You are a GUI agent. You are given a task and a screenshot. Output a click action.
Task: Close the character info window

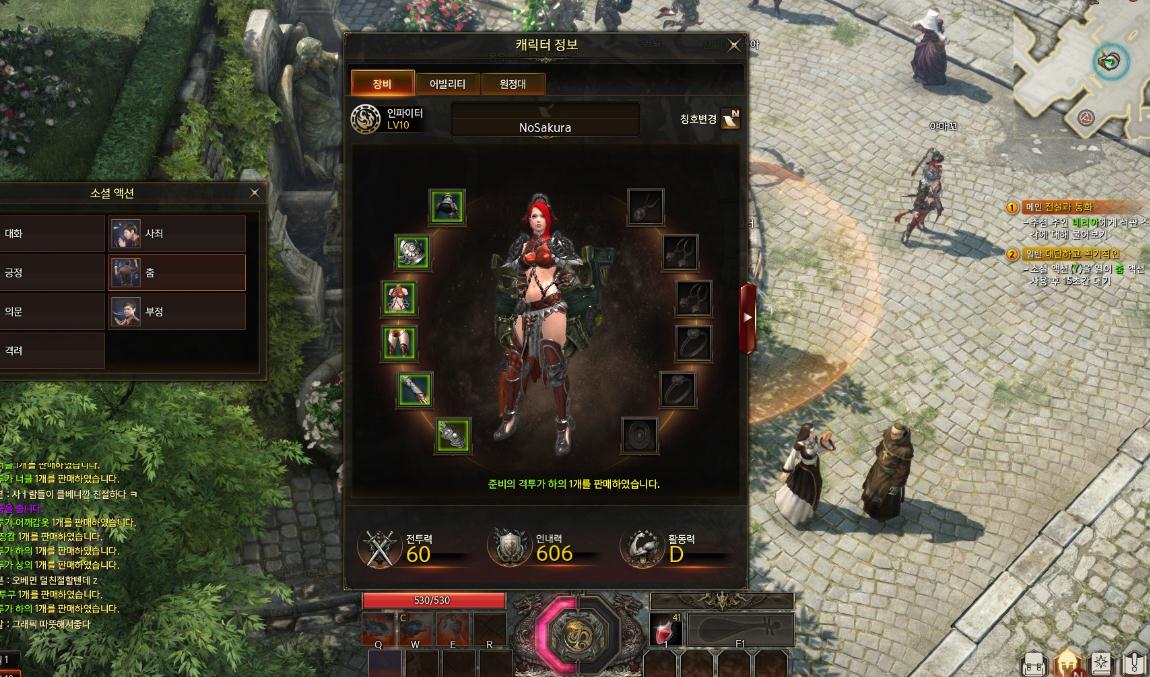tap(734, 45)
